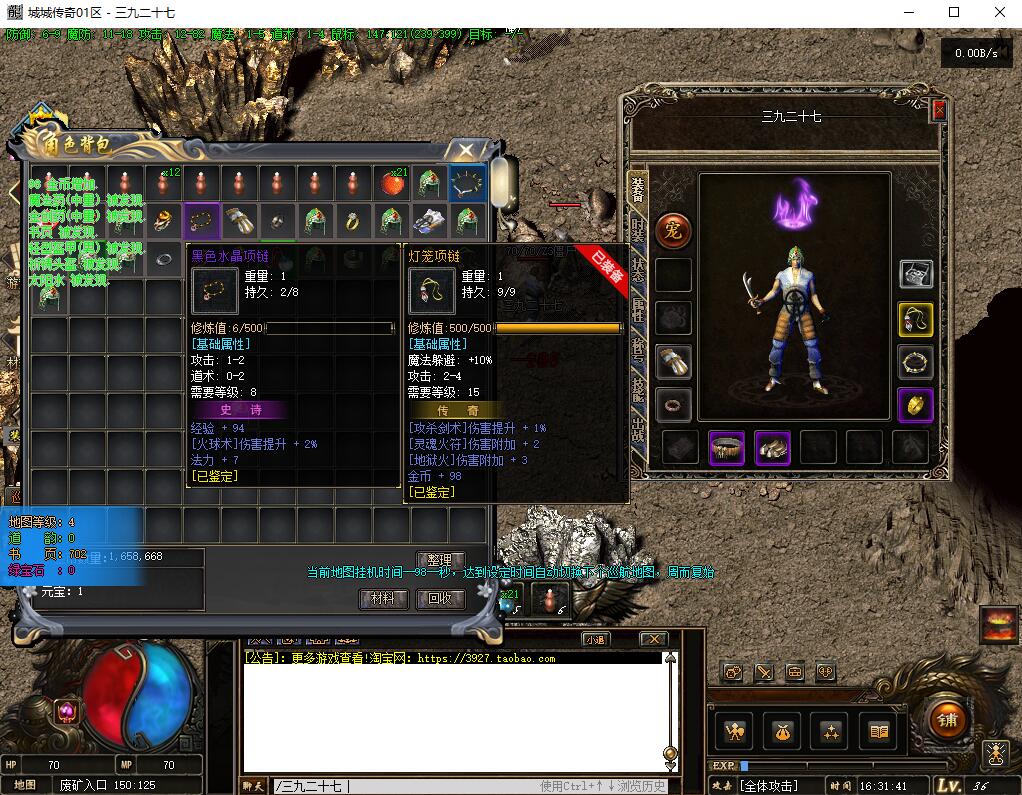Close the character equipment panel

(938, 111)
